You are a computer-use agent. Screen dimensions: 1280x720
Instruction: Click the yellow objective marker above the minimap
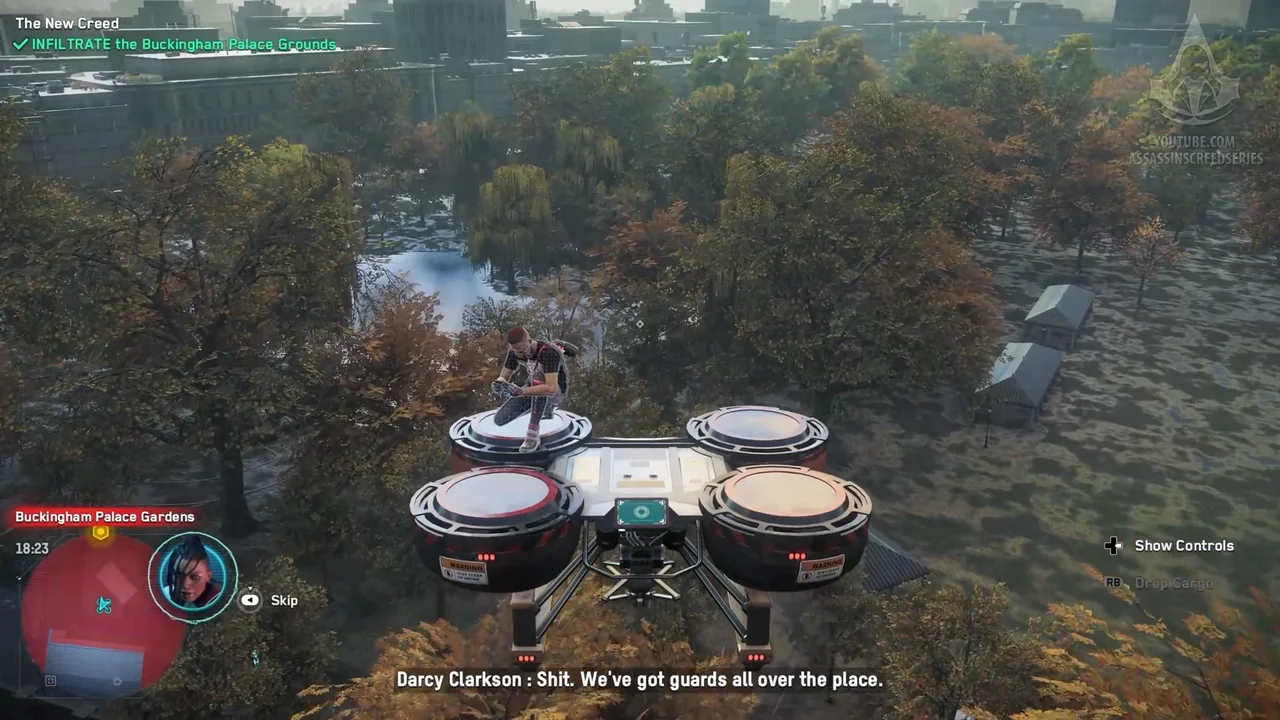tap(100, 533)
